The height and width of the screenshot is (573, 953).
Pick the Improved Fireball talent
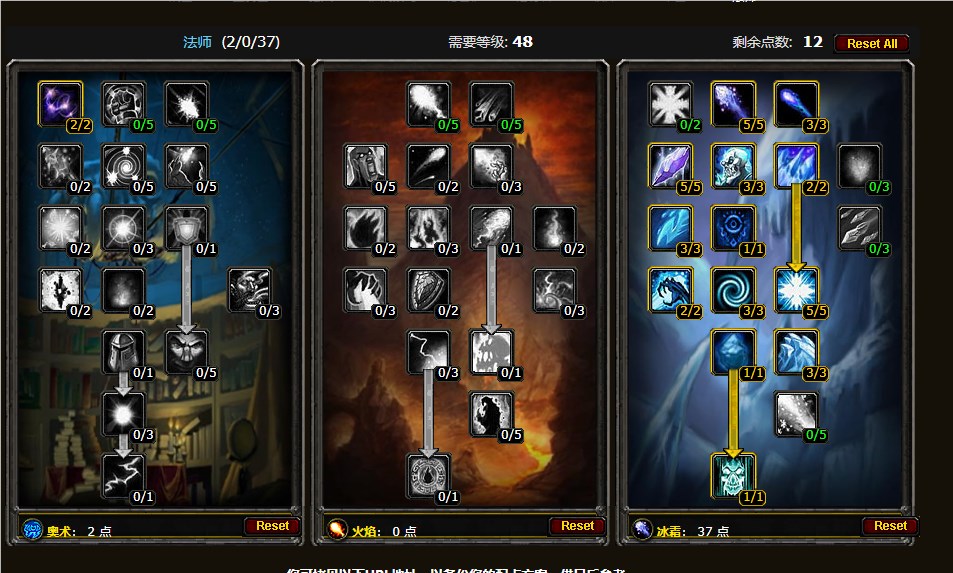coord(428,103)
